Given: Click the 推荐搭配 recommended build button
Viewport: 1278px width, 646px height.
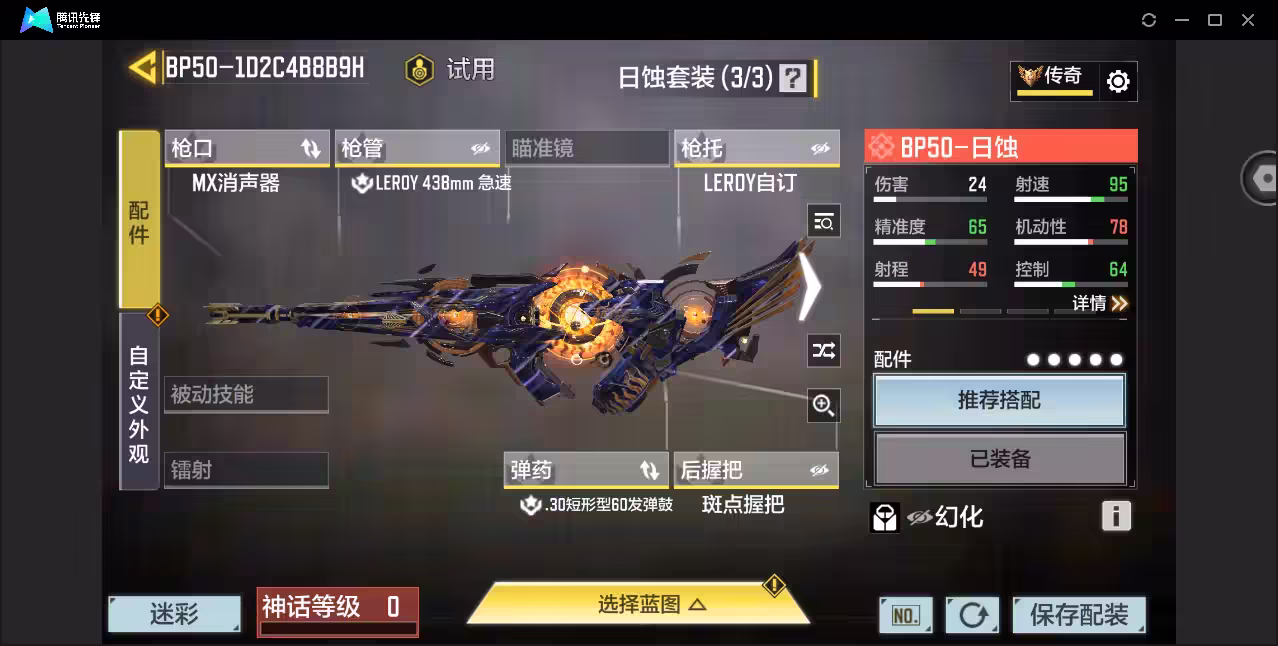Looking at the screenshot, I should 999,400.
